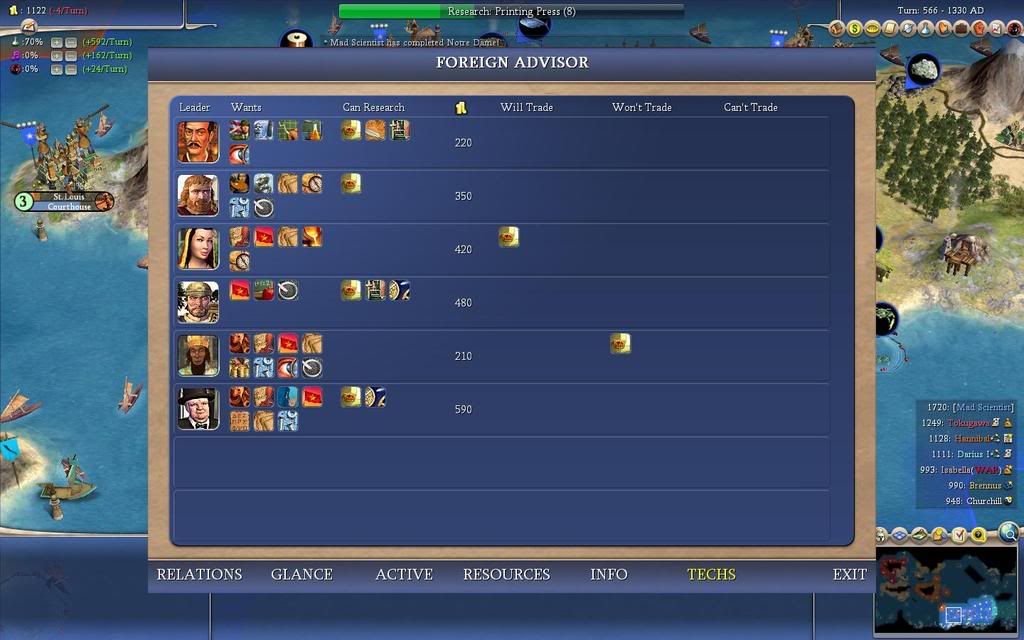This screenshot has width=1024, height=640.
Task: Show the Active tab
Action: [x=403, y=574]
